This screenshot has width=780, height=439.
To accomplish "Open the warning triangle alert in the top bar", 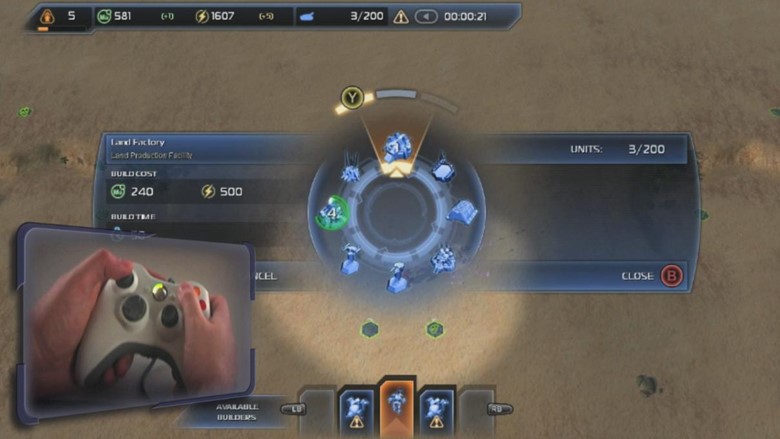I will (x=401, y=16).
